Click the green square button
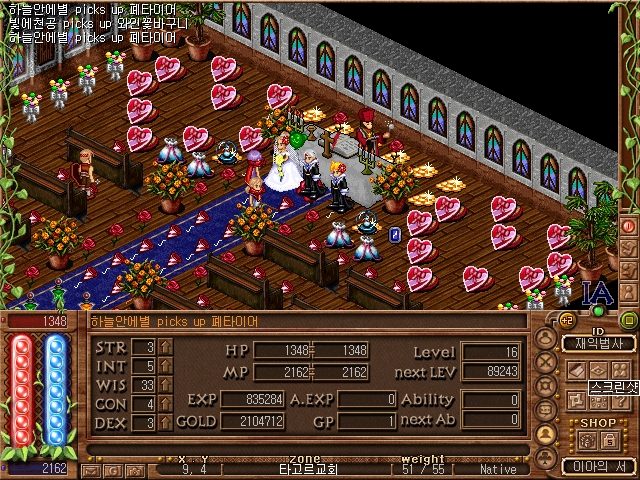The width and height of the screenshot is (640, 480). click(628, 320)
